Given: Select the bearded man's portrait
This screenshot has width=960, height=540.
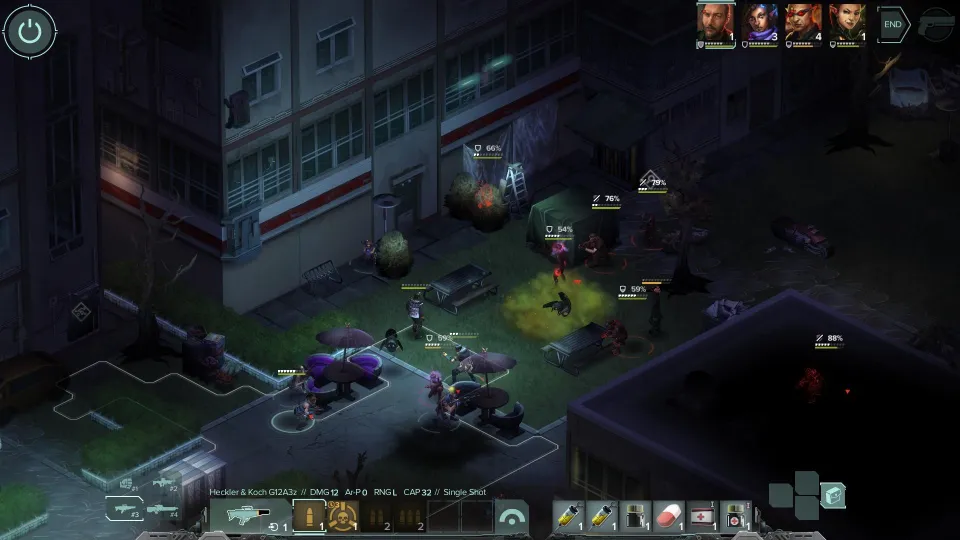Looking at the screenshot, I should click(716, 22).
